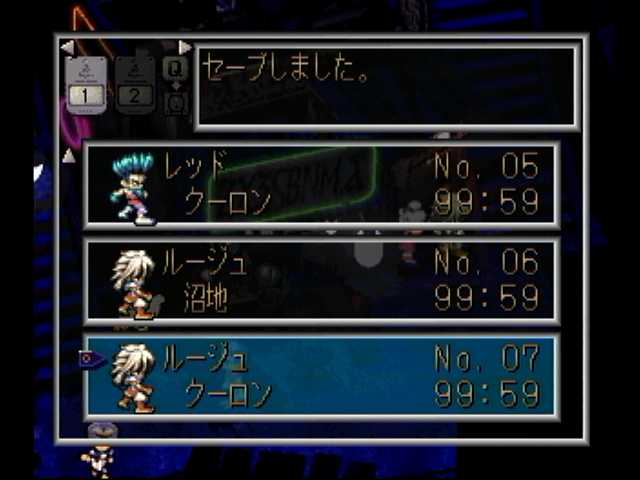Click the up arrow beside the save list
640x480 pixels.
click(68, 155)
